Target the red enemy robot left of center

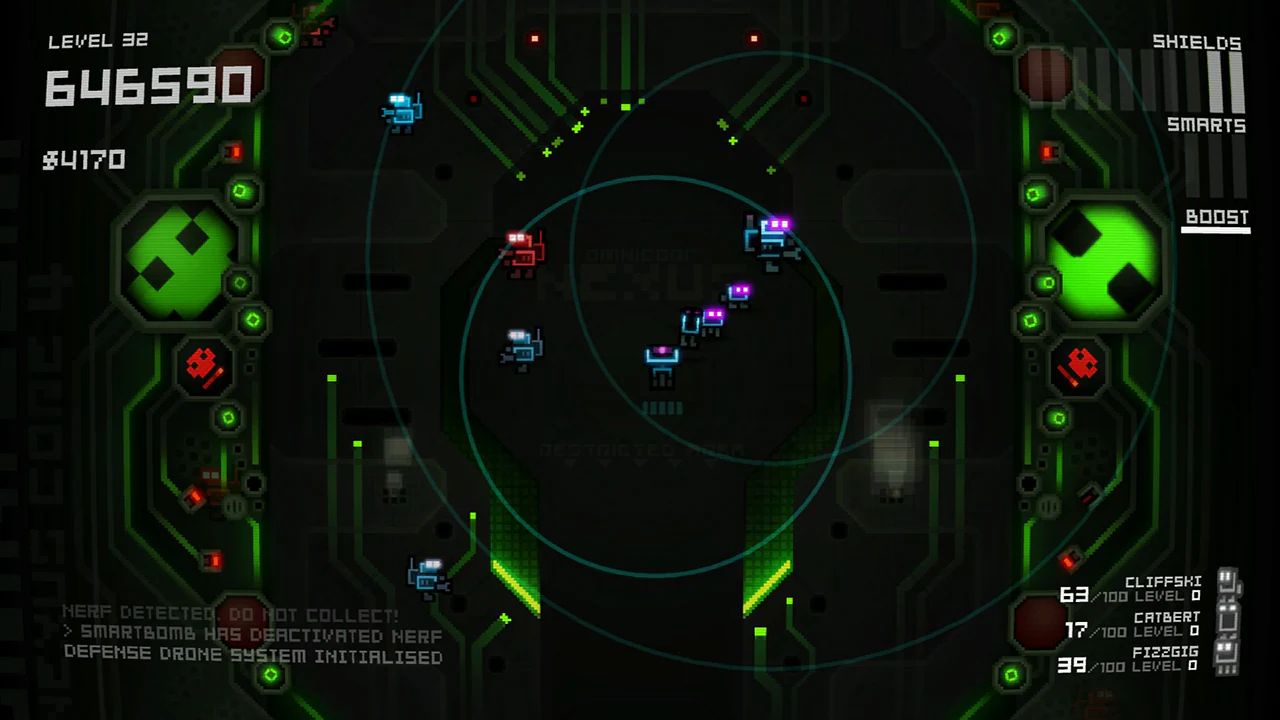tap(522, 250)
